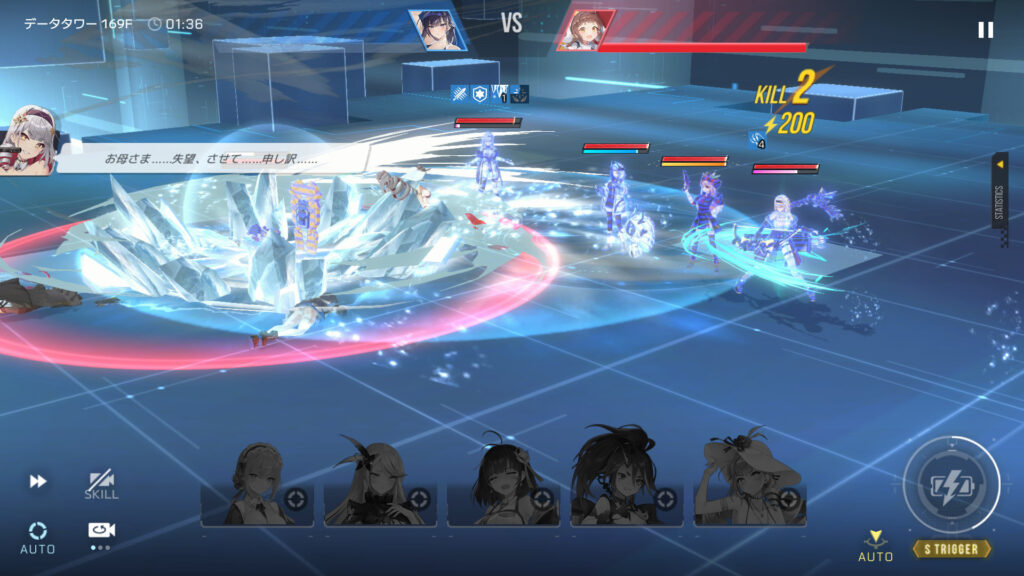Toggle fast-forward battle speed

38,482
